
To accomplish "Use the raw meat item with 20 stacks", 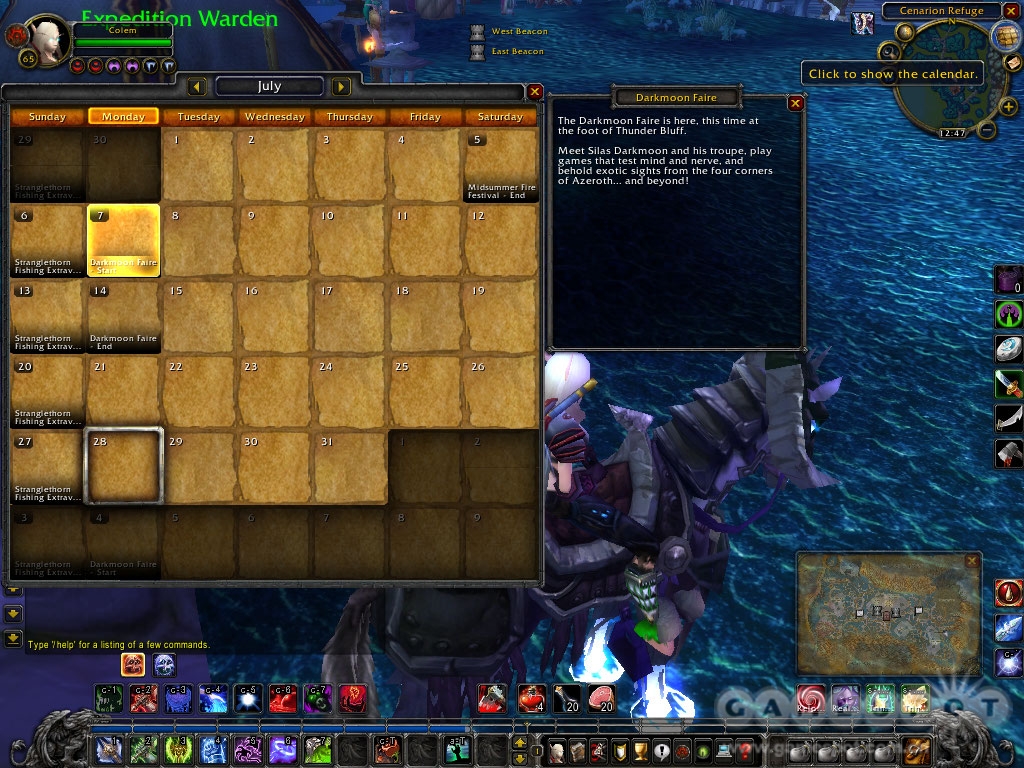I will (600, 696).
